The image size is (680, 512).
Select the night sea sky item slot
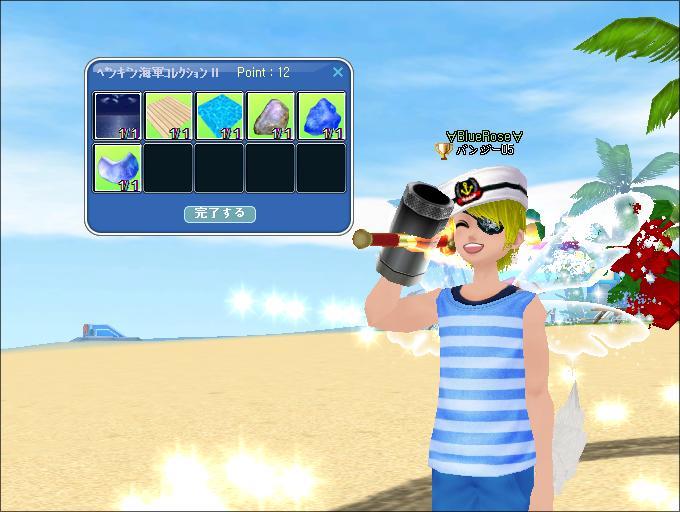tap(118, 116)
